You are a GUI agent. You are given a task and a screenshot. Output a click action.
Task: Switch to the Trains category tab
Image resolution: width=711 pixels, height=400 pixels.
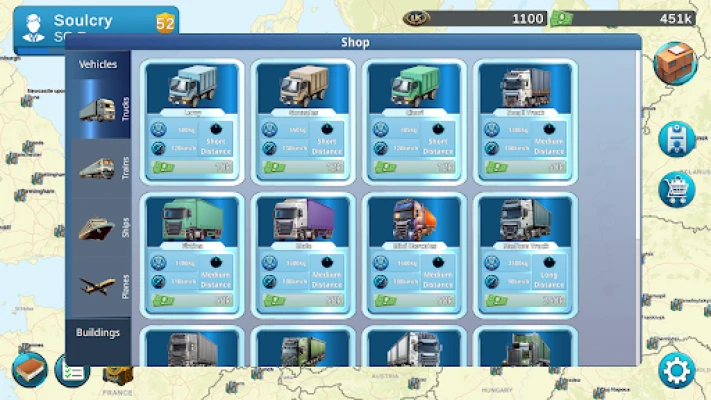[x=98, y=167]
